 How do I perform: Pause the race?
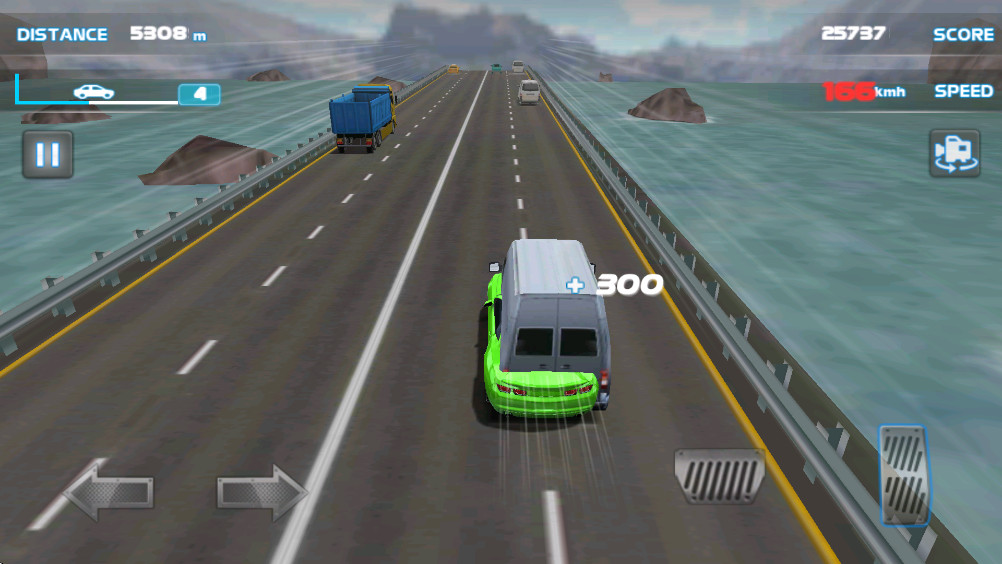[x=48, y=155]
